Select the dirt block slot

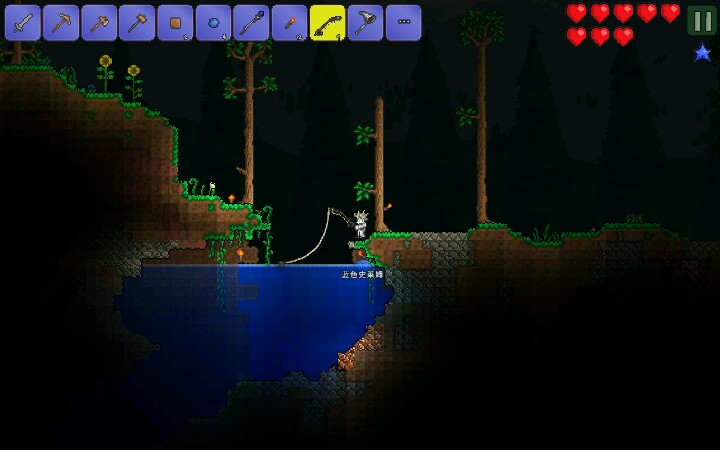(x=175, y=22)
